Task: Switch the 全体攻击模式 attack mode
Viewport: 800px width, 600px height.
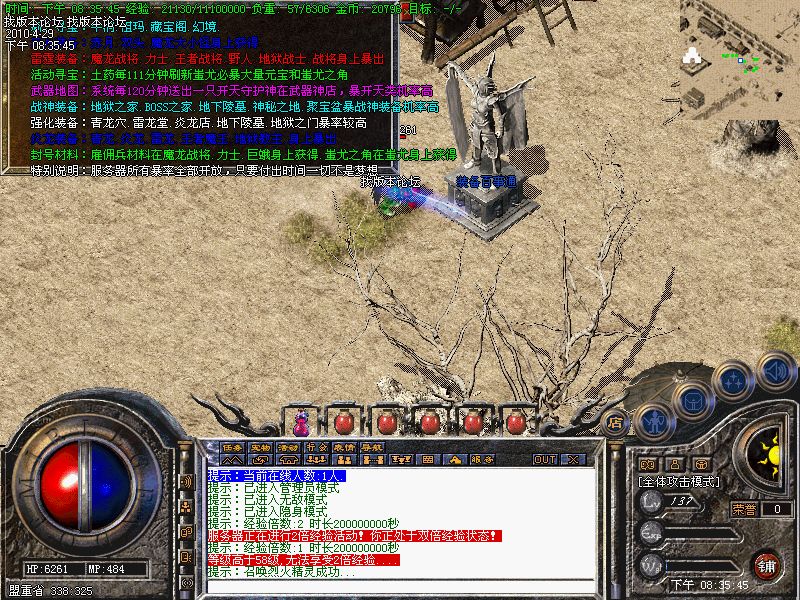Action: (x=679, y=481)
